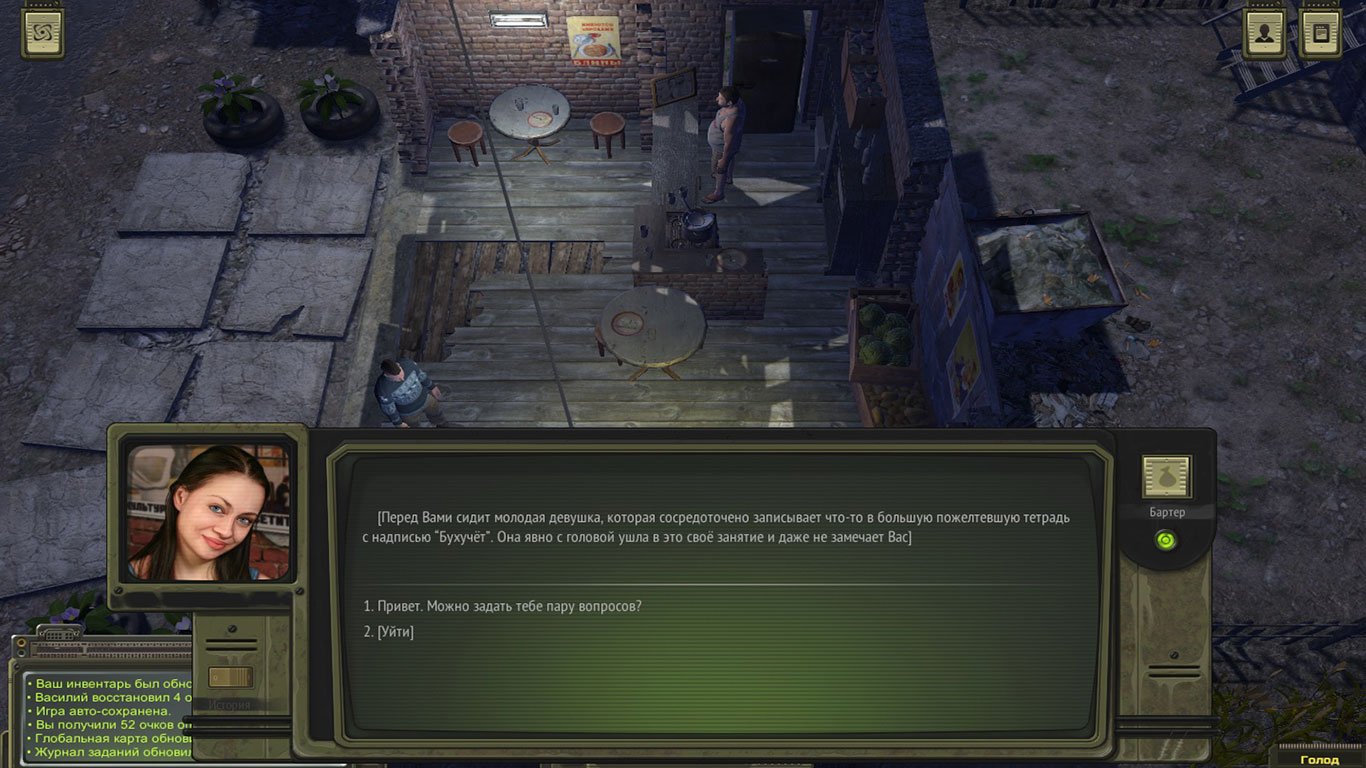Open the journal notes icon
The height and width of the screenshot is (768, 1366).
pos(1319,32)
